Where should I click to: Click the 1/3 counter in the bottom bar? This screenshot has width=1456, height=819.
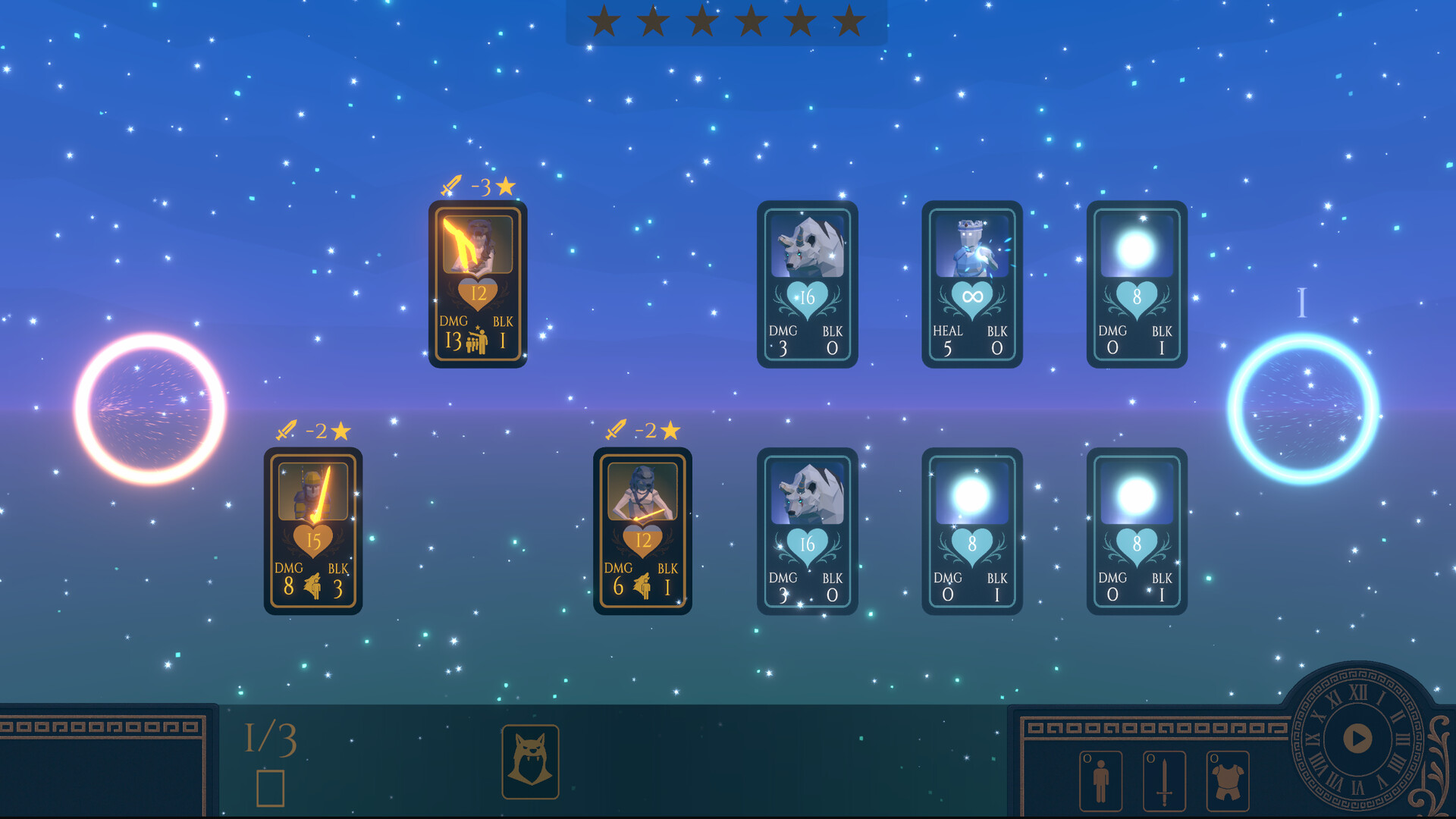pos(270,737)
